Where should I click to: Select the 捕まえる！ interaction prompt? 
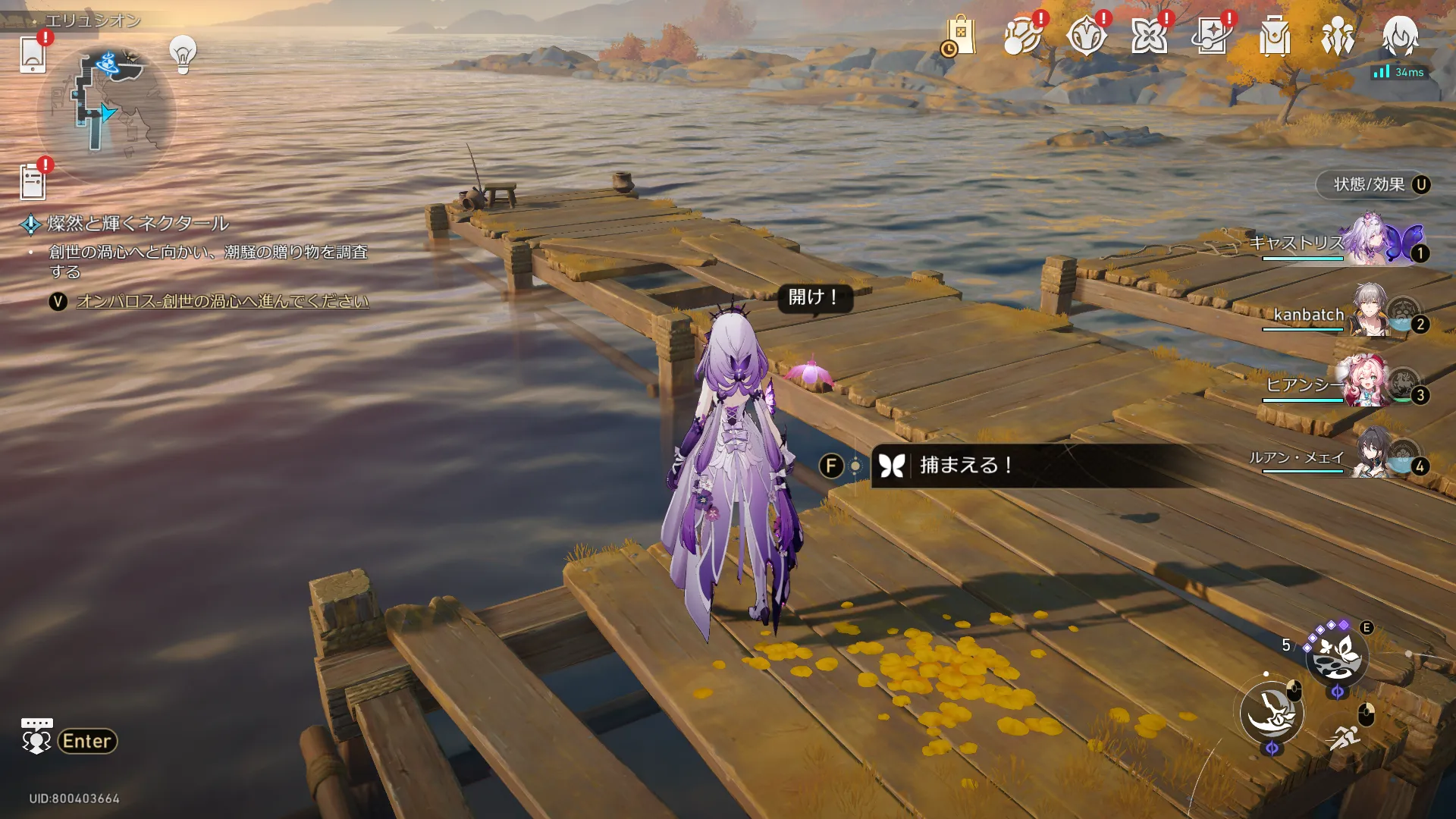(965, 466)
